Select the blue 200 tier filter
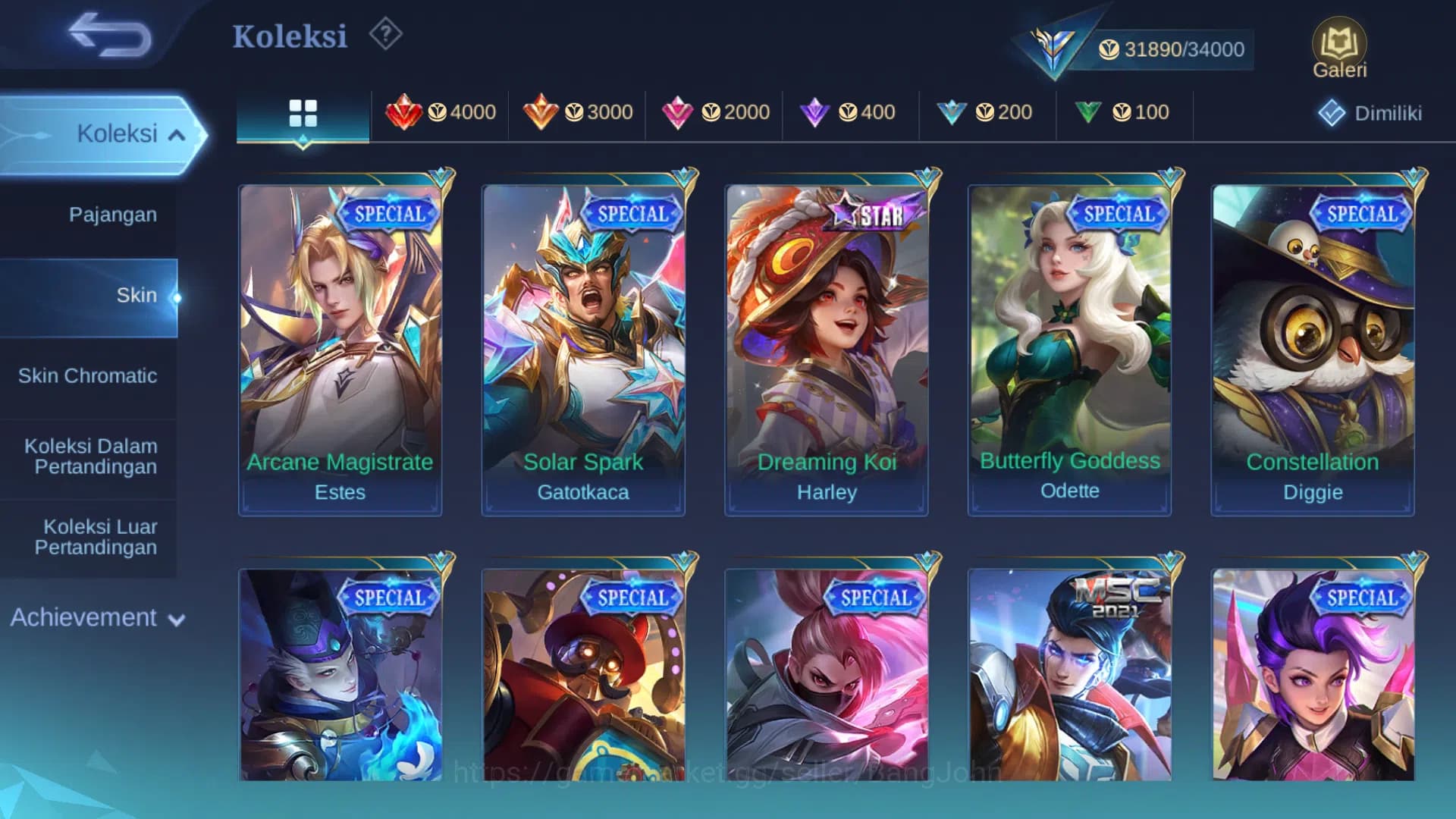Screen dimensions: 1456x819 click(x=987, y=112)
